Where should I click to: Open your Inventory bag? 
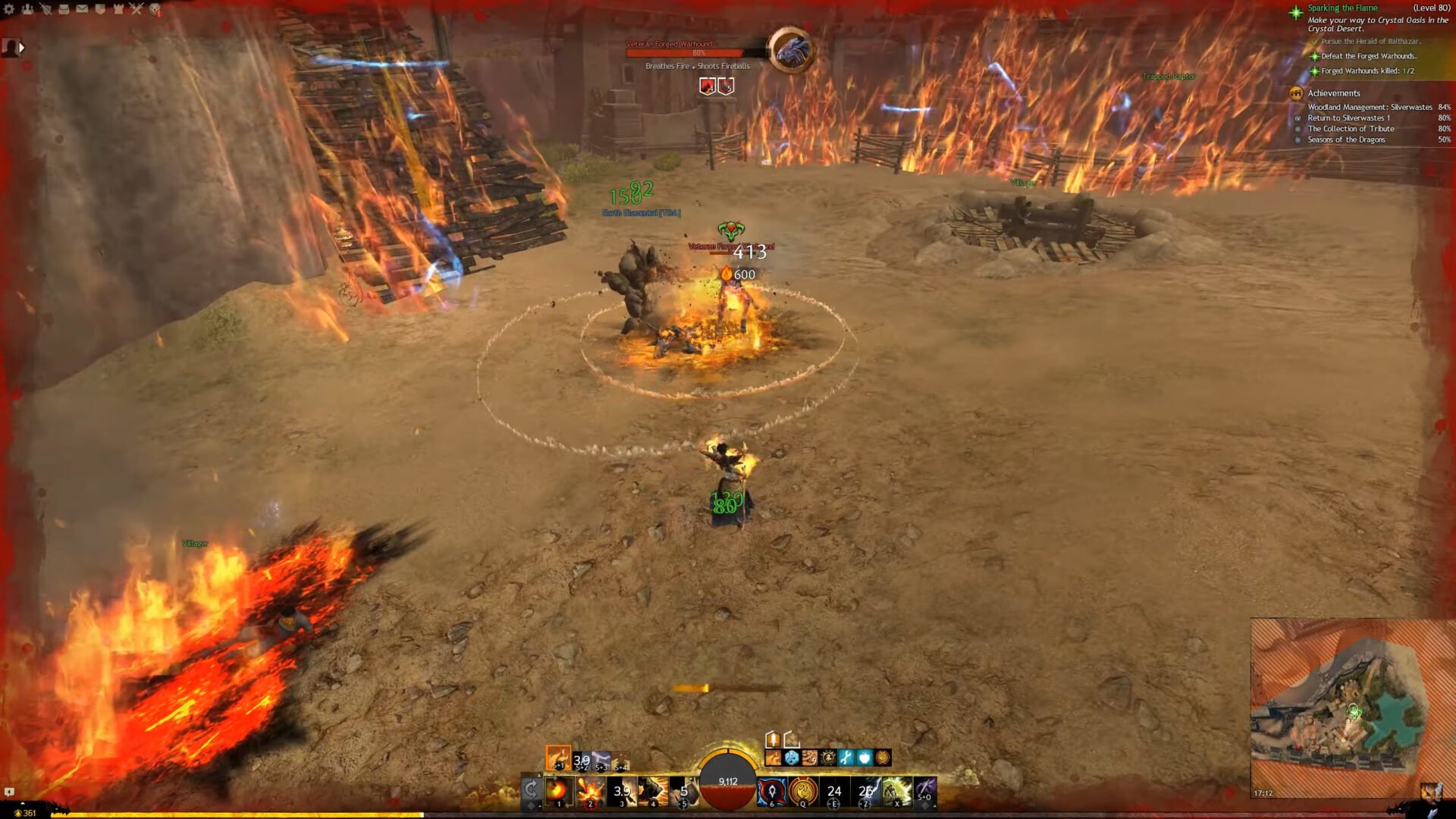click(x=63, y=9)
